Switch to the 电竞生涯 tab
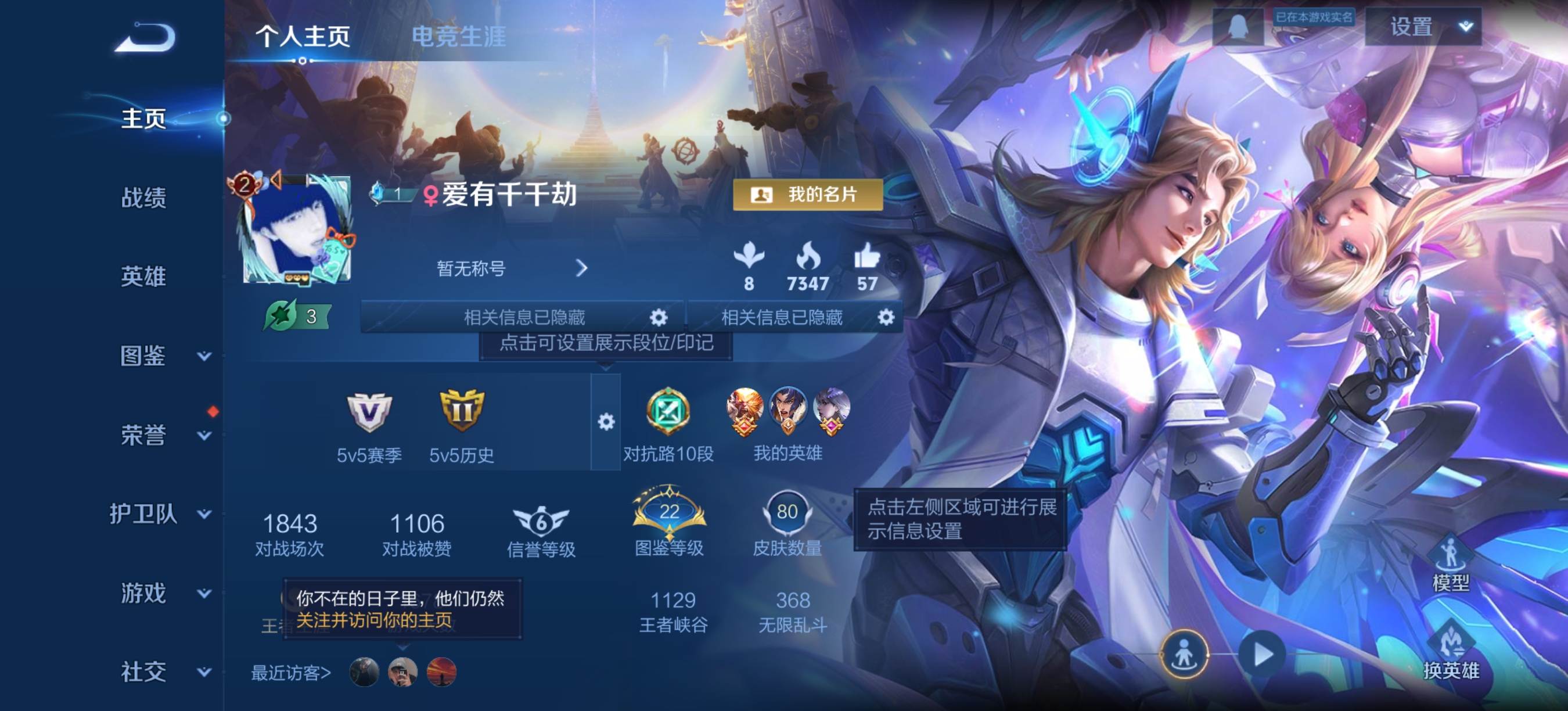1568x711 pixels. click(x=458, y=37)
